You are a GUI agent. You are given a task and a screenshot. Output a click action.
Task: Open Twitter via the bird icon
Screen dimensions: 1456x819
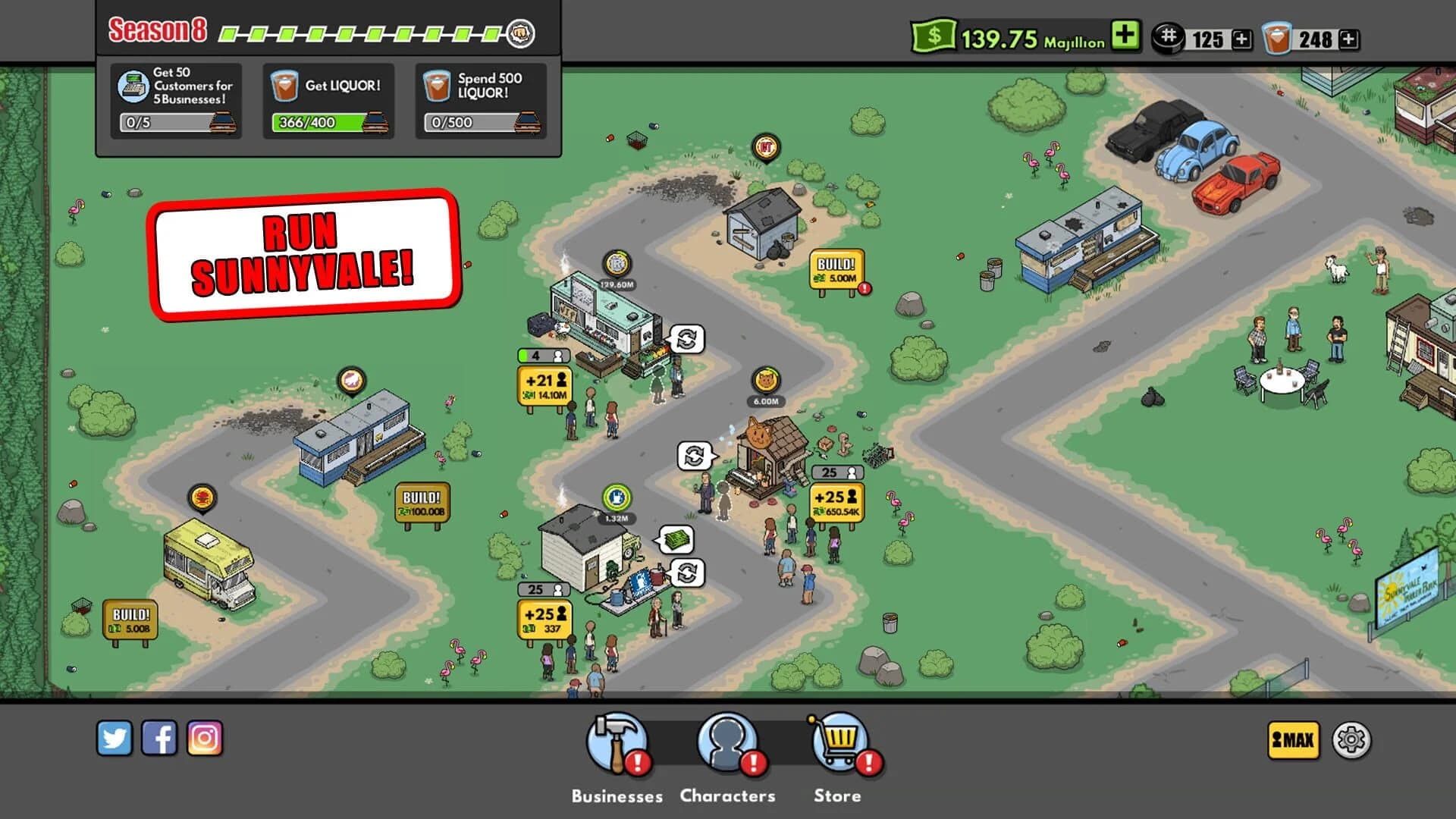pyautogui.click(x=116, y=736)
